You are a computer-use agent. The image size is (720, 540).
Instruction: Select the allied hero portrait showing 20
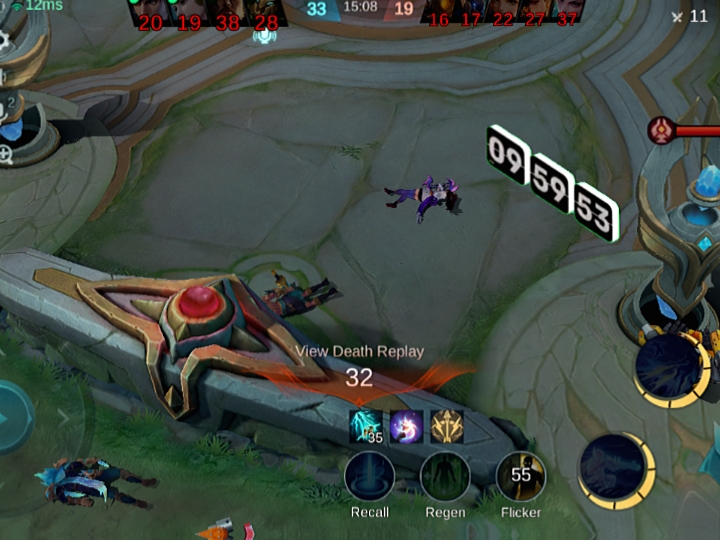point(150,11)
